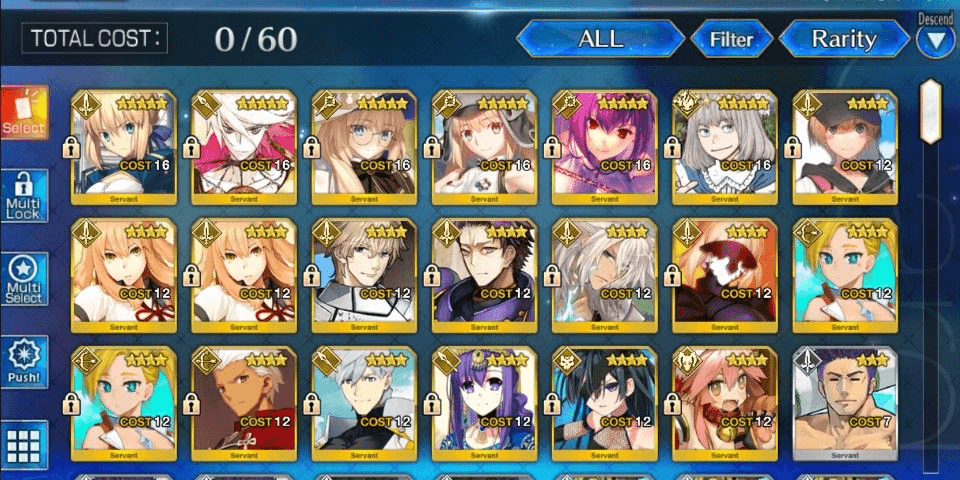This screenshot has height=480, width=960.
Task: Open the Filter options
Action: click(731, 40)
